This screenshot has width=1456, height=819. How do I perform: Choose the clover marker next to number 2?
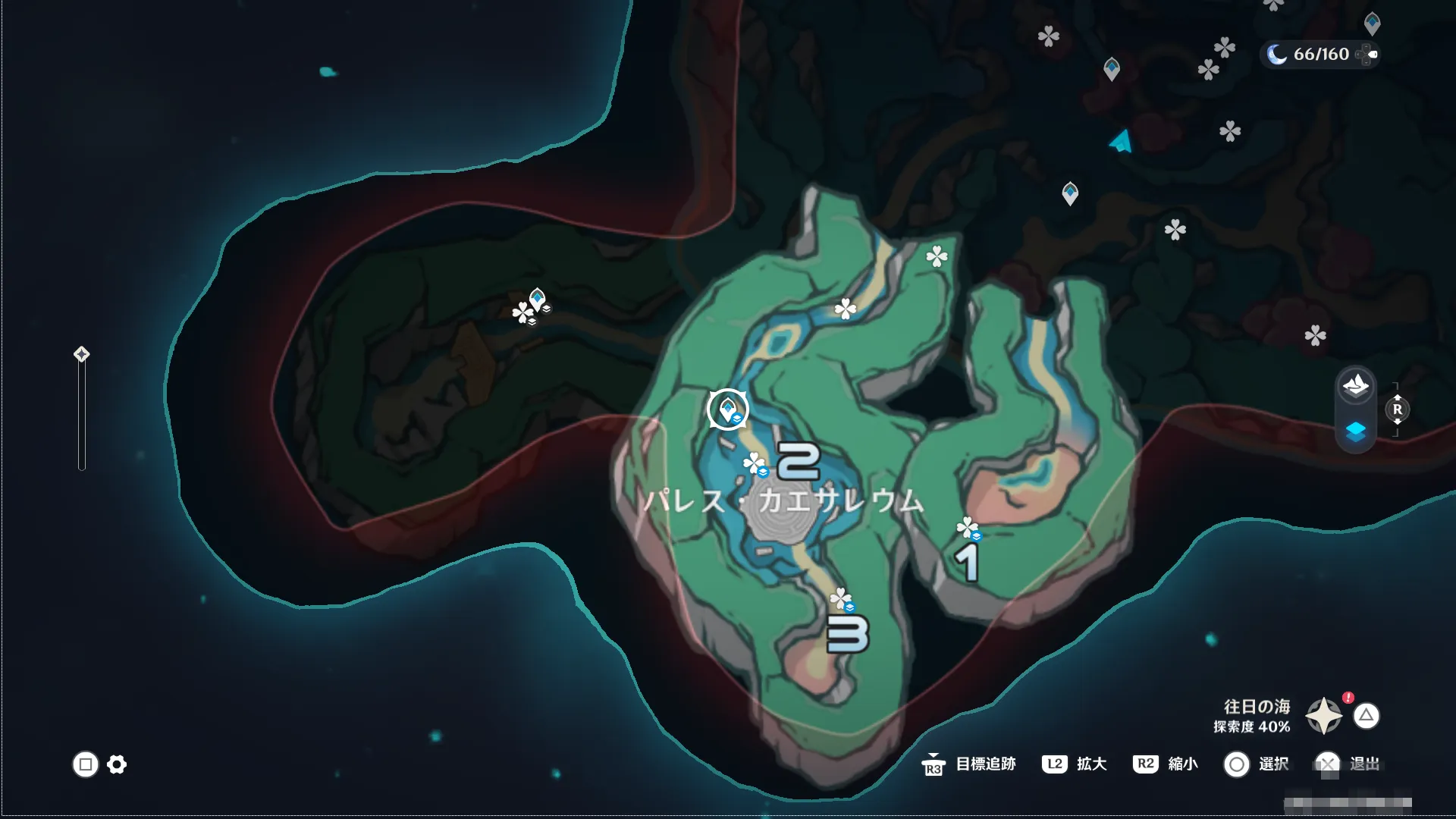tap(754, 463)
